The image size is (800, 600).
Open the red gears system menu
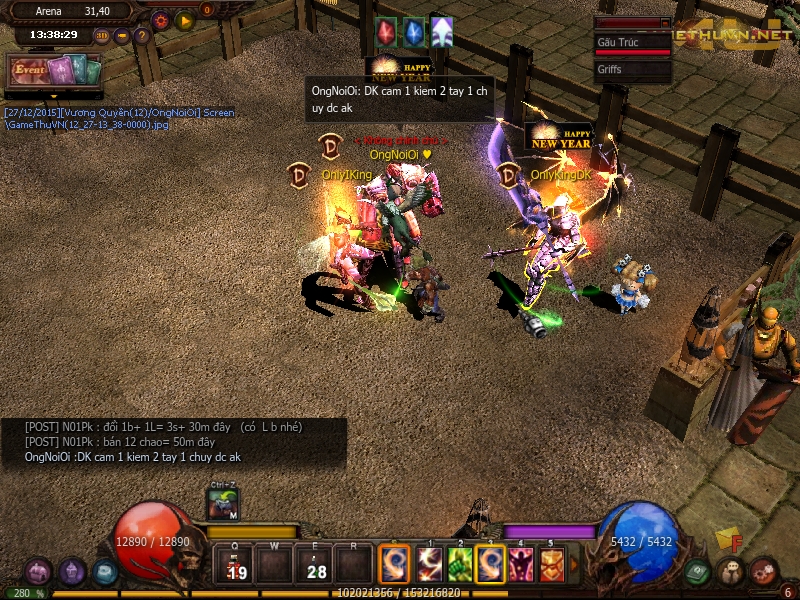point(763,571)
